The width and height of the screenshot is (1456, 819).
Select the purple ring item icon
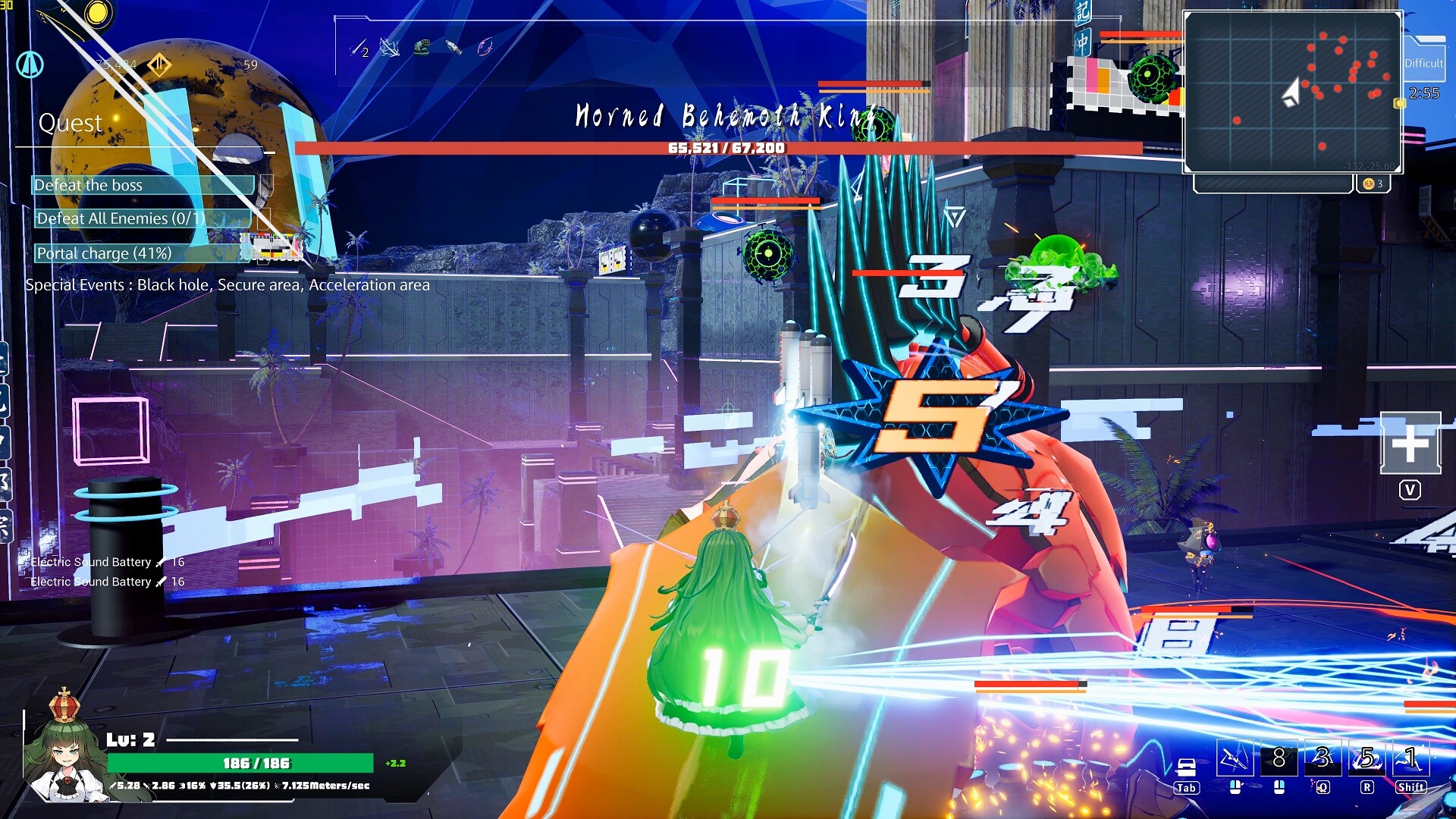[485, 48]
